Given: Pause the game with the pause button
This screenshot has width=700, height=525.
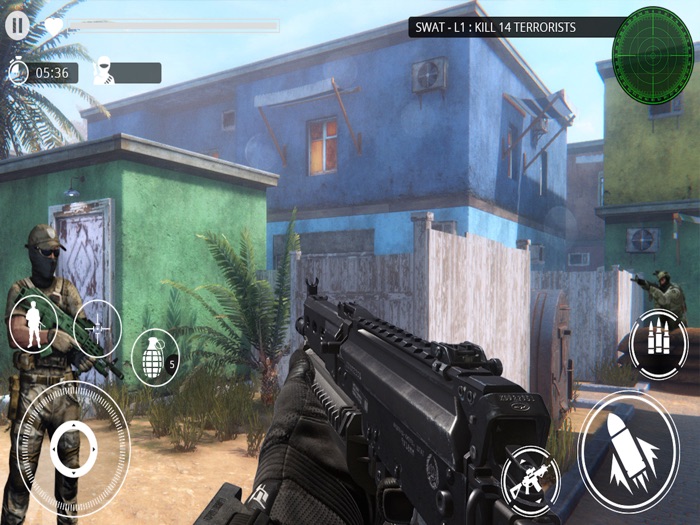Looking at the screenshot, I should pyautogui.click(x=17, y=25).
